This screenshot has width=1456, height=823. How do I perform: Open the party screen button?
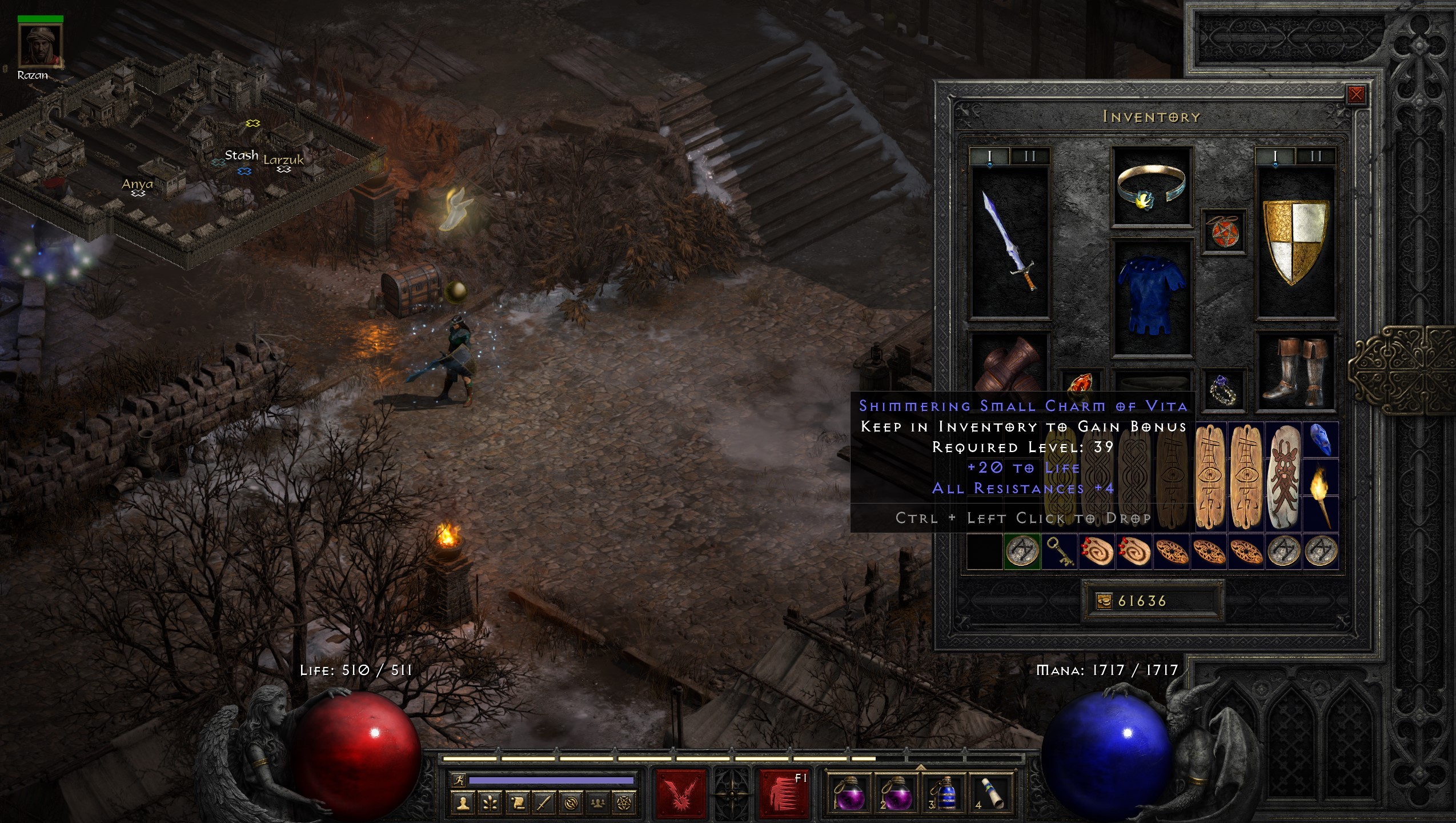click(597, 804)
